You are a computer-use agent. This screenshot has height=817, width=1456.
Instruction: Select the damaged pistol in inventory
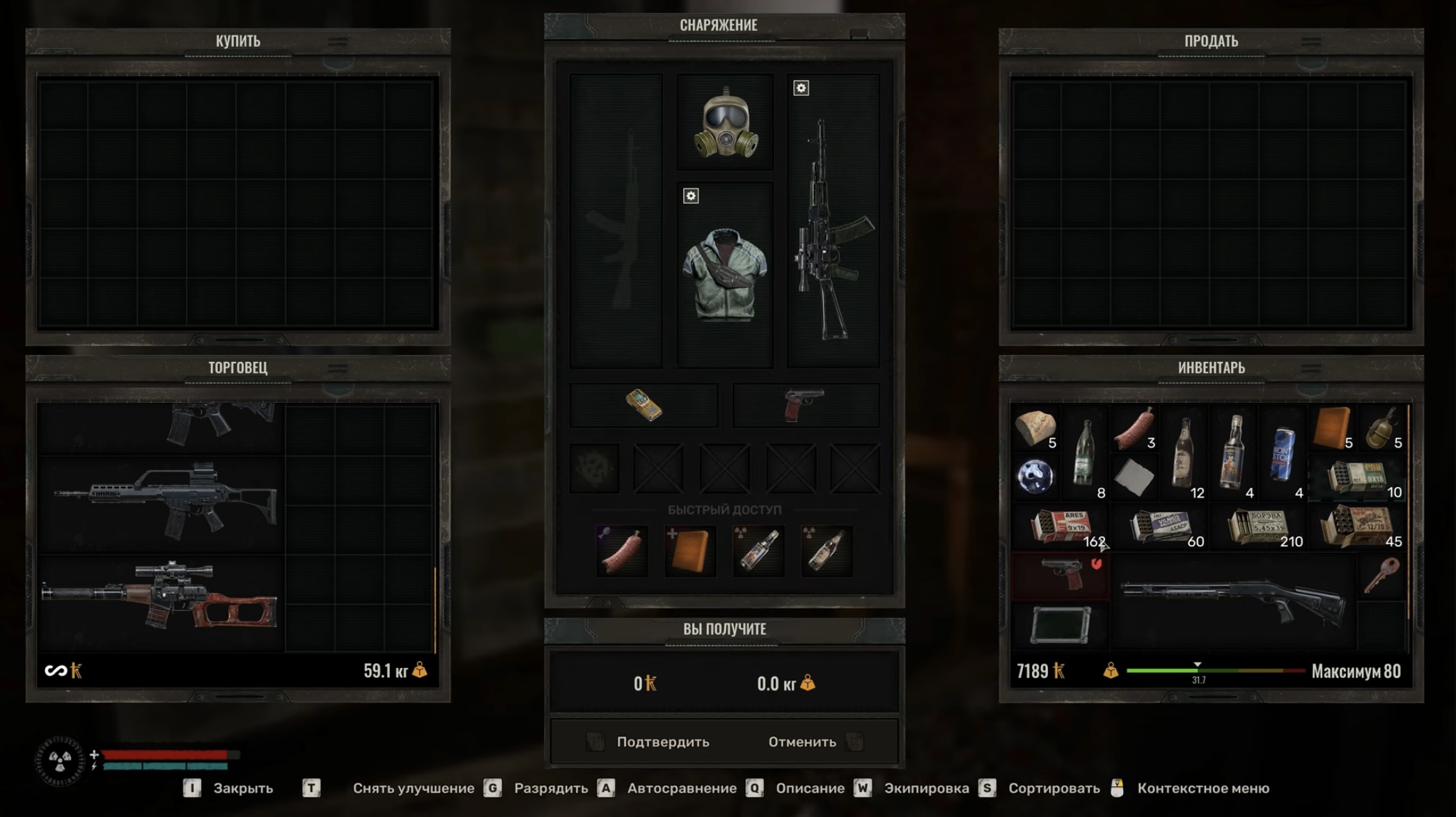click(1060, 575)
